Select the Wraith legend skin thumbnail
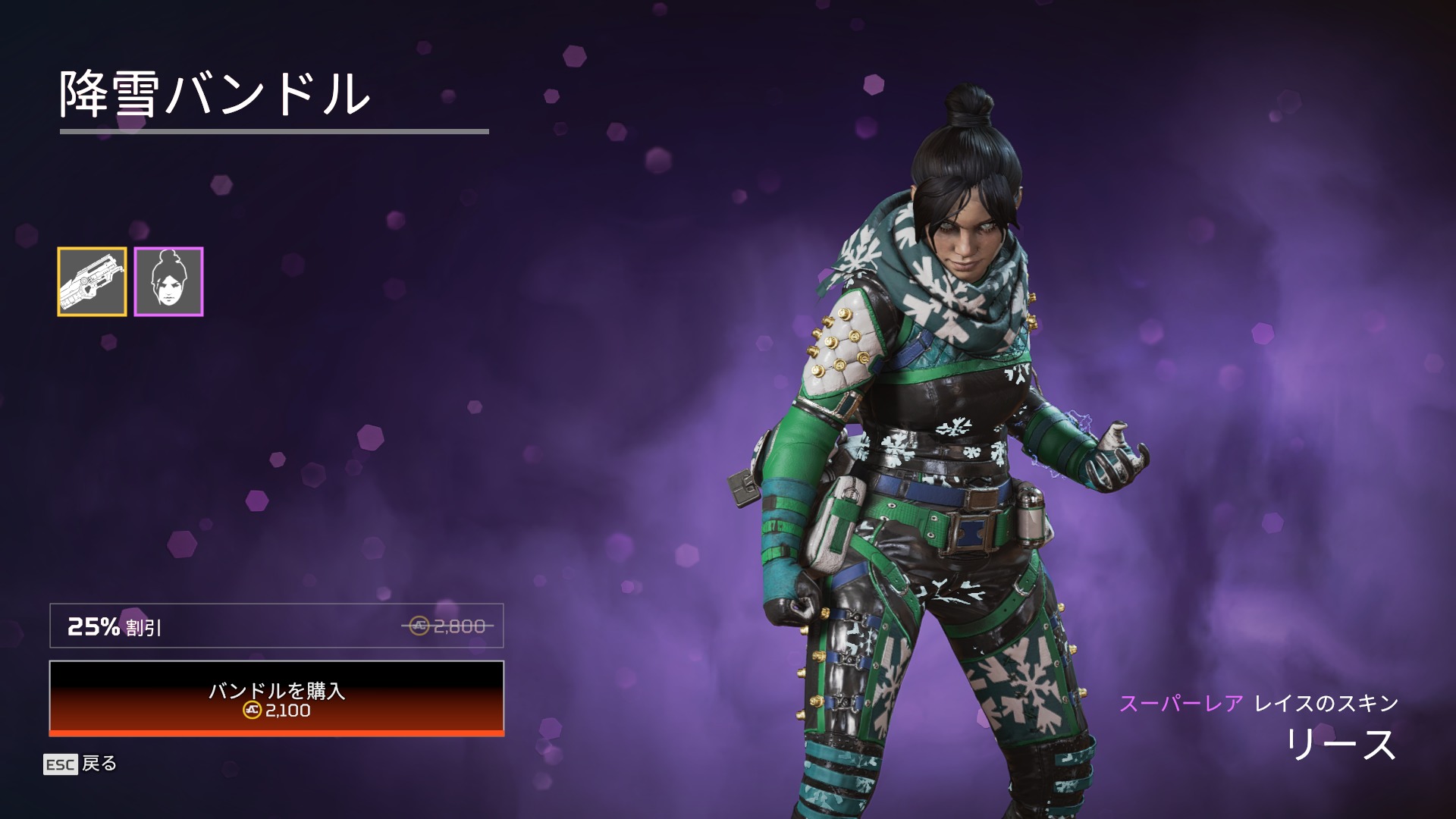This screenshot has width=1456, height=819. point(168,281)
